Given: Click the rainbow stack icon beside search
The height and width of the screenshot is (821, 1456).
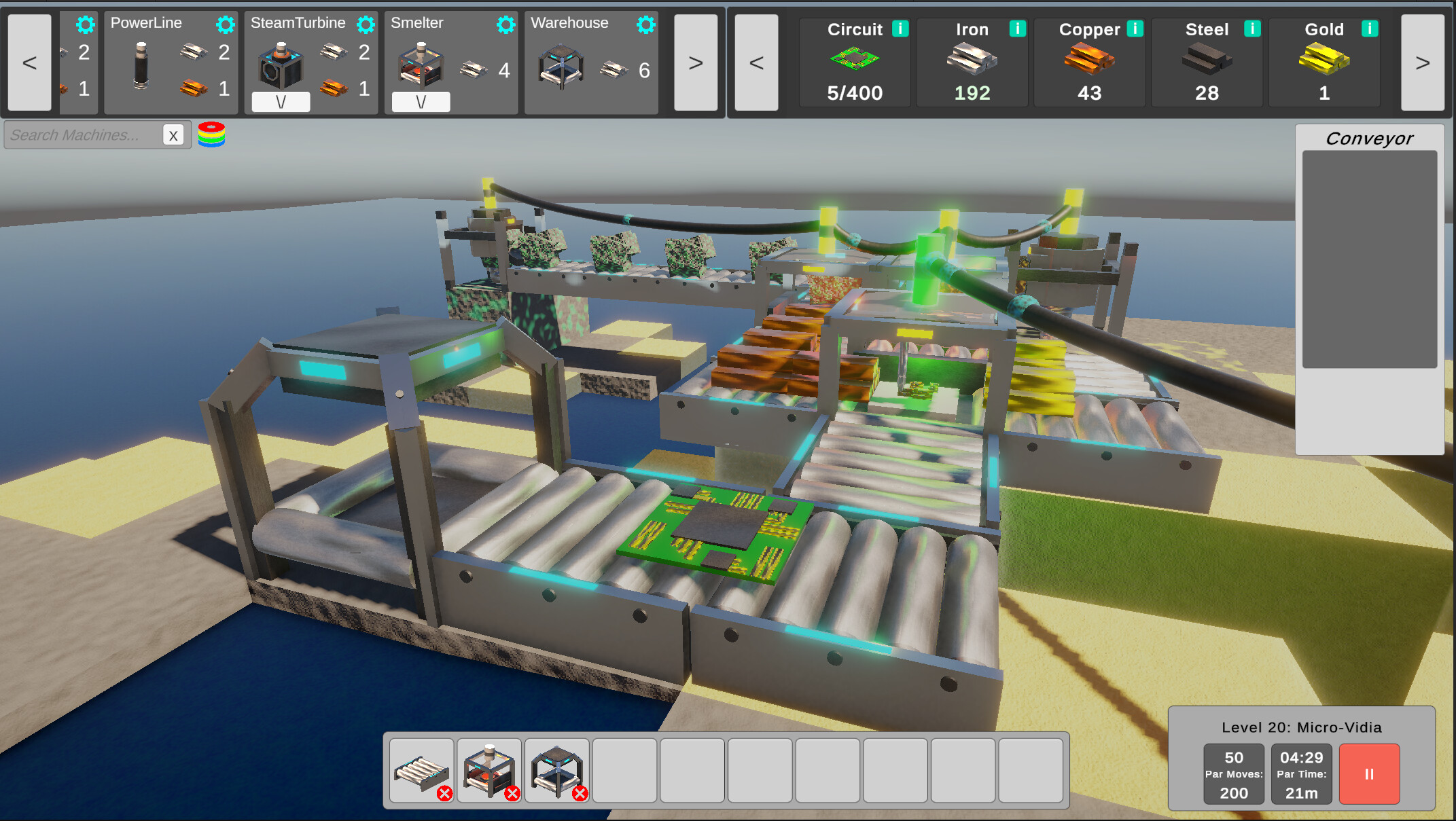Looking at the screenshot, I should pos(211,134).
